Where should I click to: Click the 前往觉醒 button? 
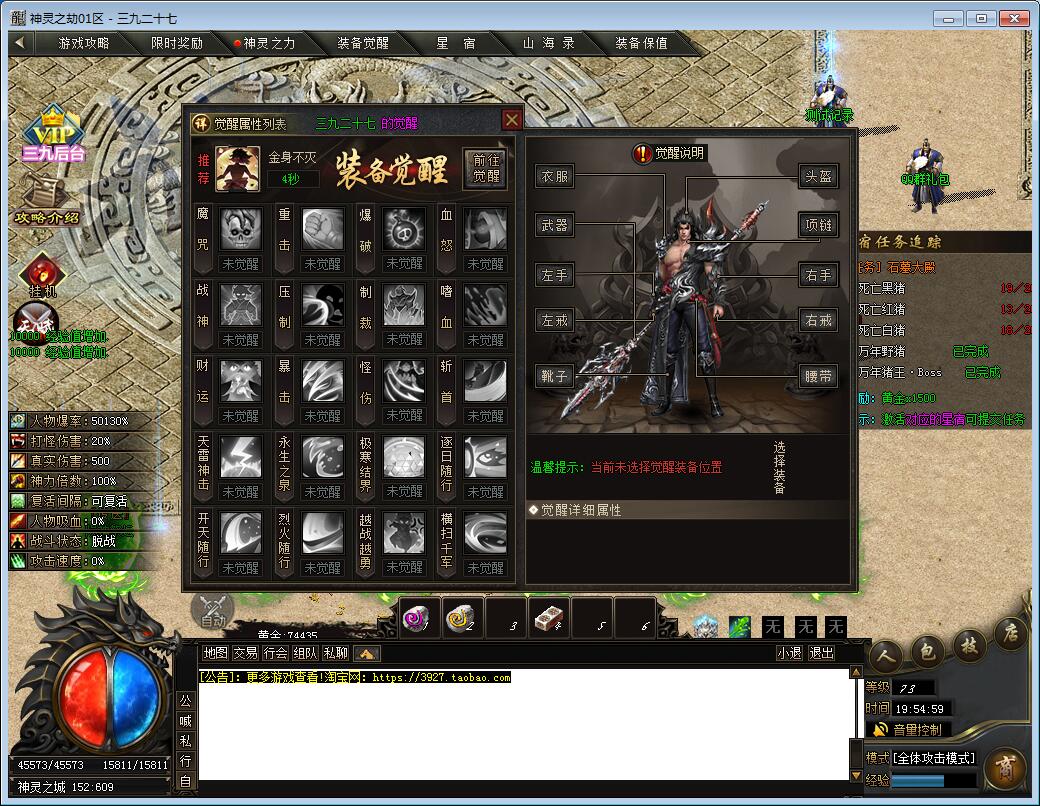tap(487, 168)
